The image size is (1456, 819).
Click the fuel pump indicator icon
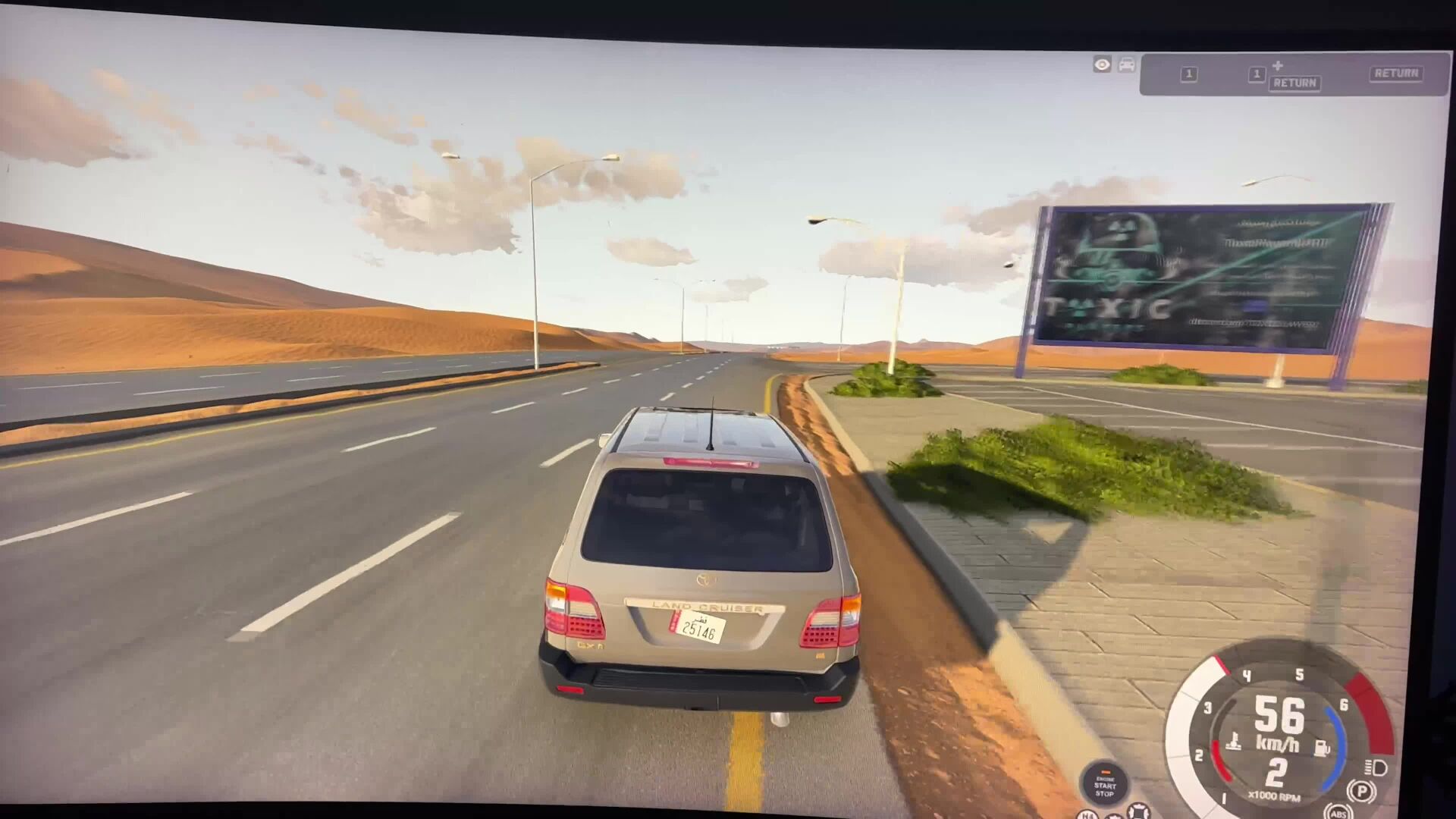(x=1323, y=747)
